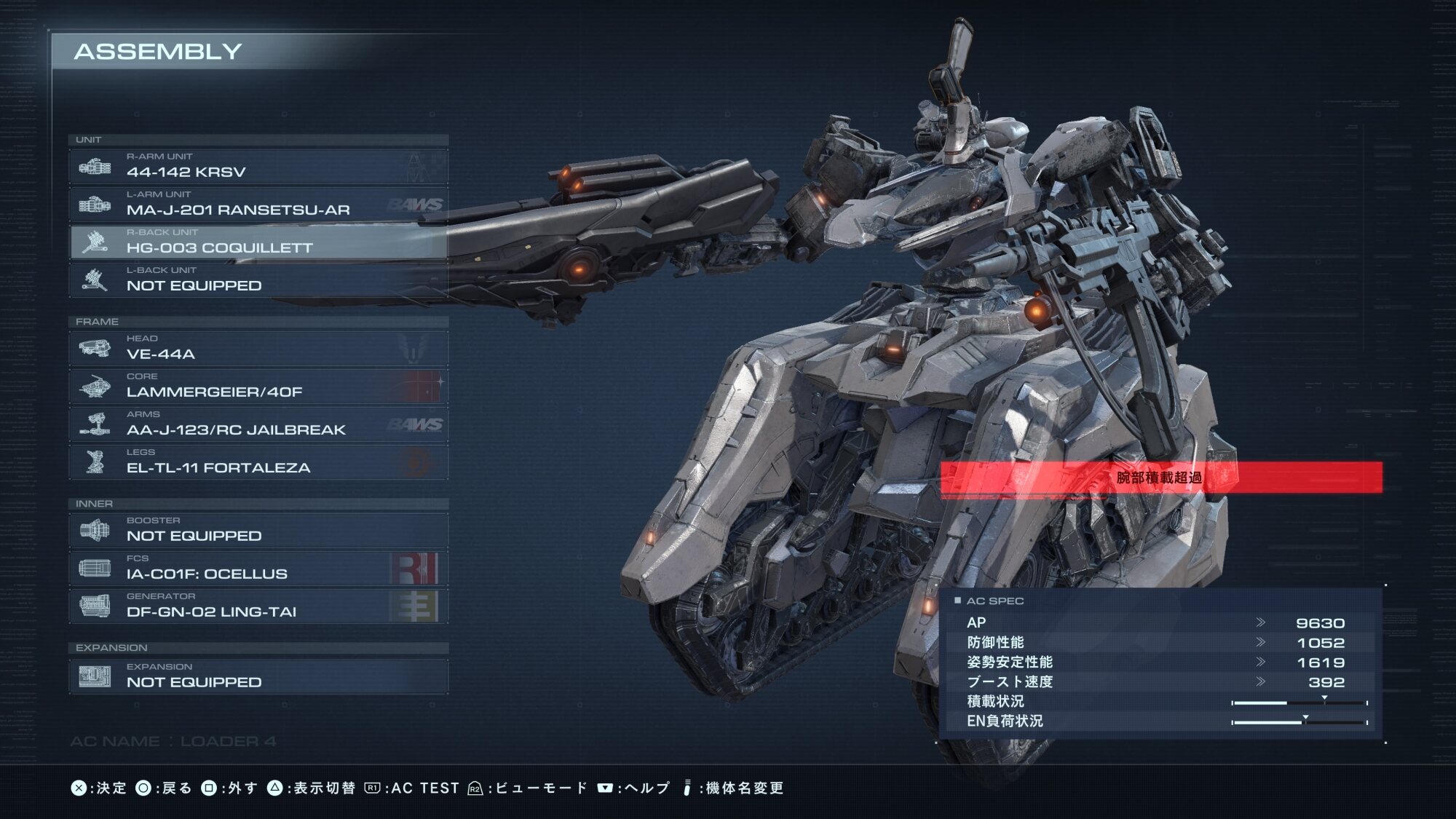Open the LEGS slot EL-TL-11 FORTALEZA

tap(258, 462)
